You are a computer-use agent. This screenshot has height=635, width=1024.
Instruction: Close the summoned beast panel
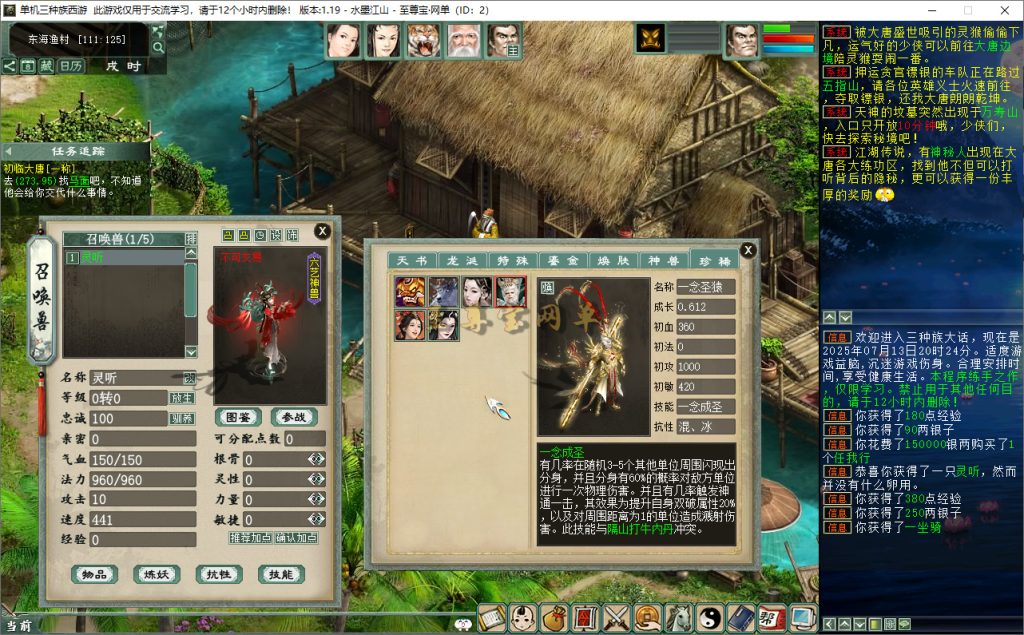click(322, 230)
